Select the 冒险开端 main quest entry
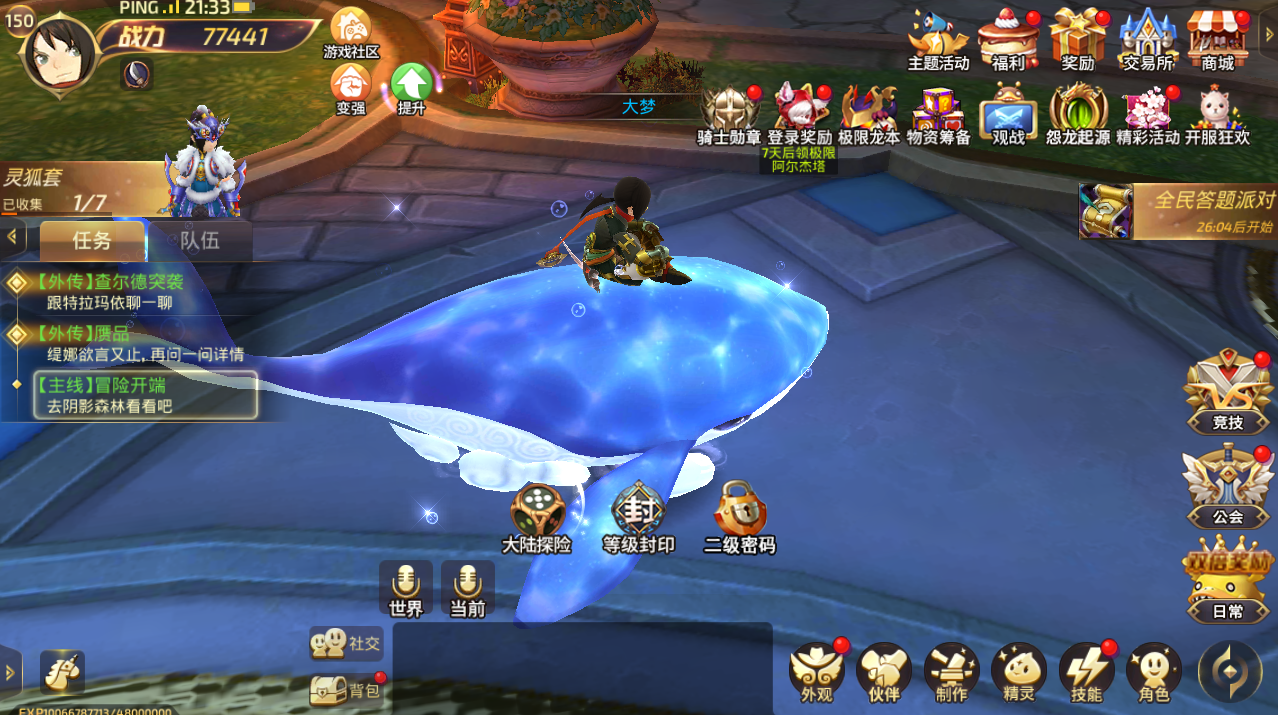 tap(144, 395)
